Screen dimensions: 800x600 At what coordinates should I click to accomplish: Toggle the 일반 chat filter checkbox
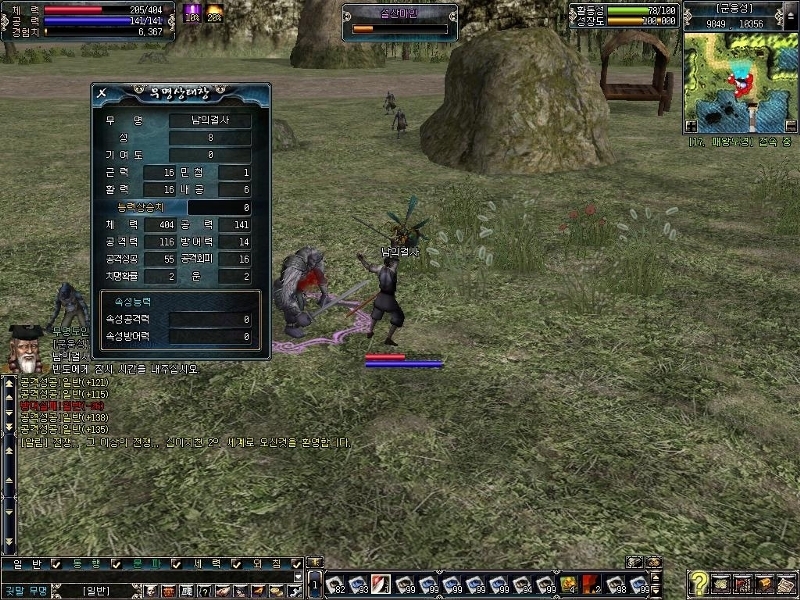point(57,564)
